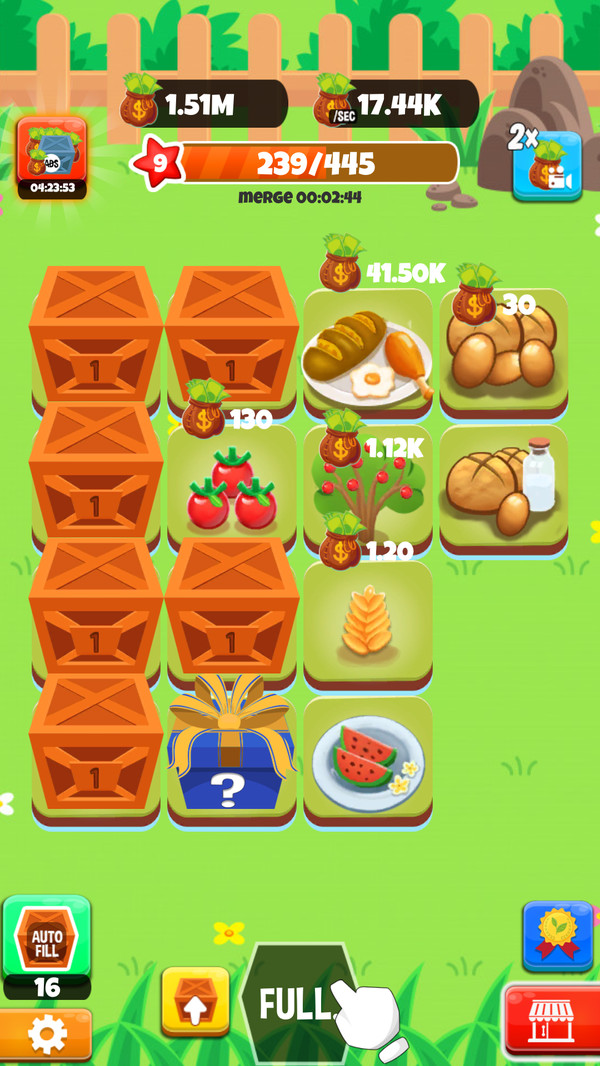The width and height of the screenshot is (600, 1066).
Task: Open the settings gear menu
Action: (x=46, y=1035)
